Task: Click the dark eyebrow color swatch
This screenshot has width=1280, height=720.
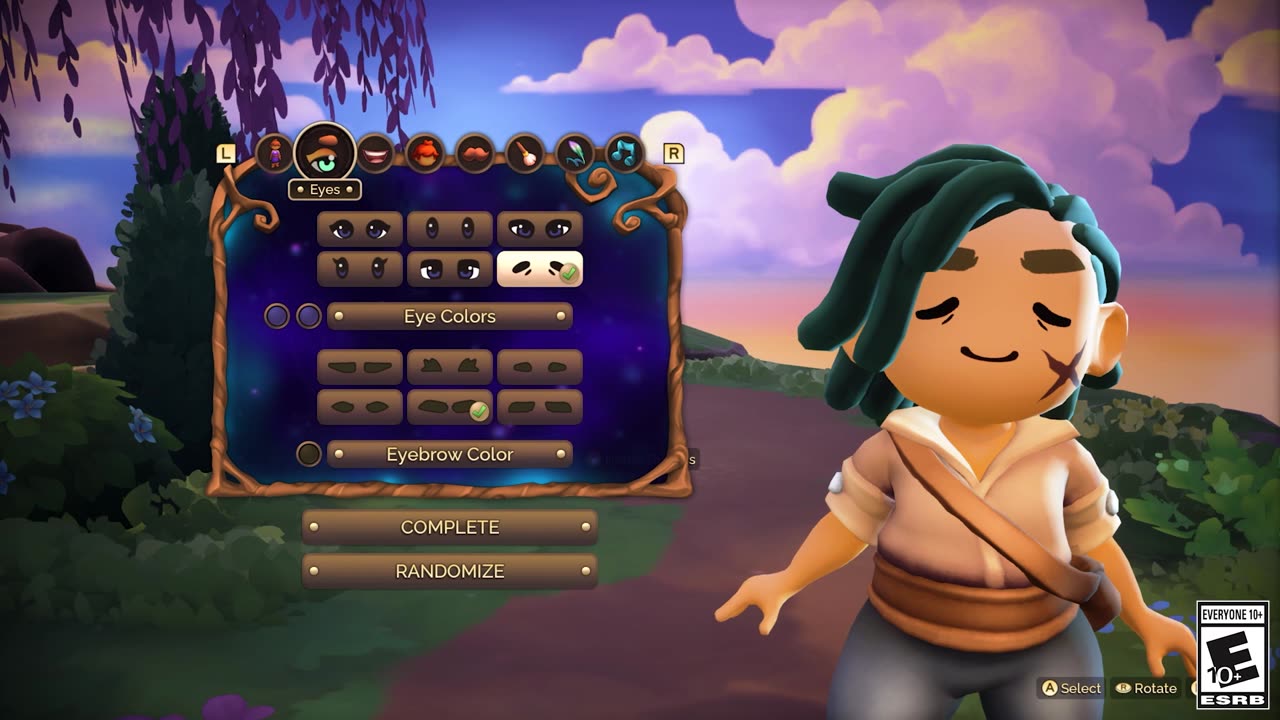Action: (x=309, y=454)
